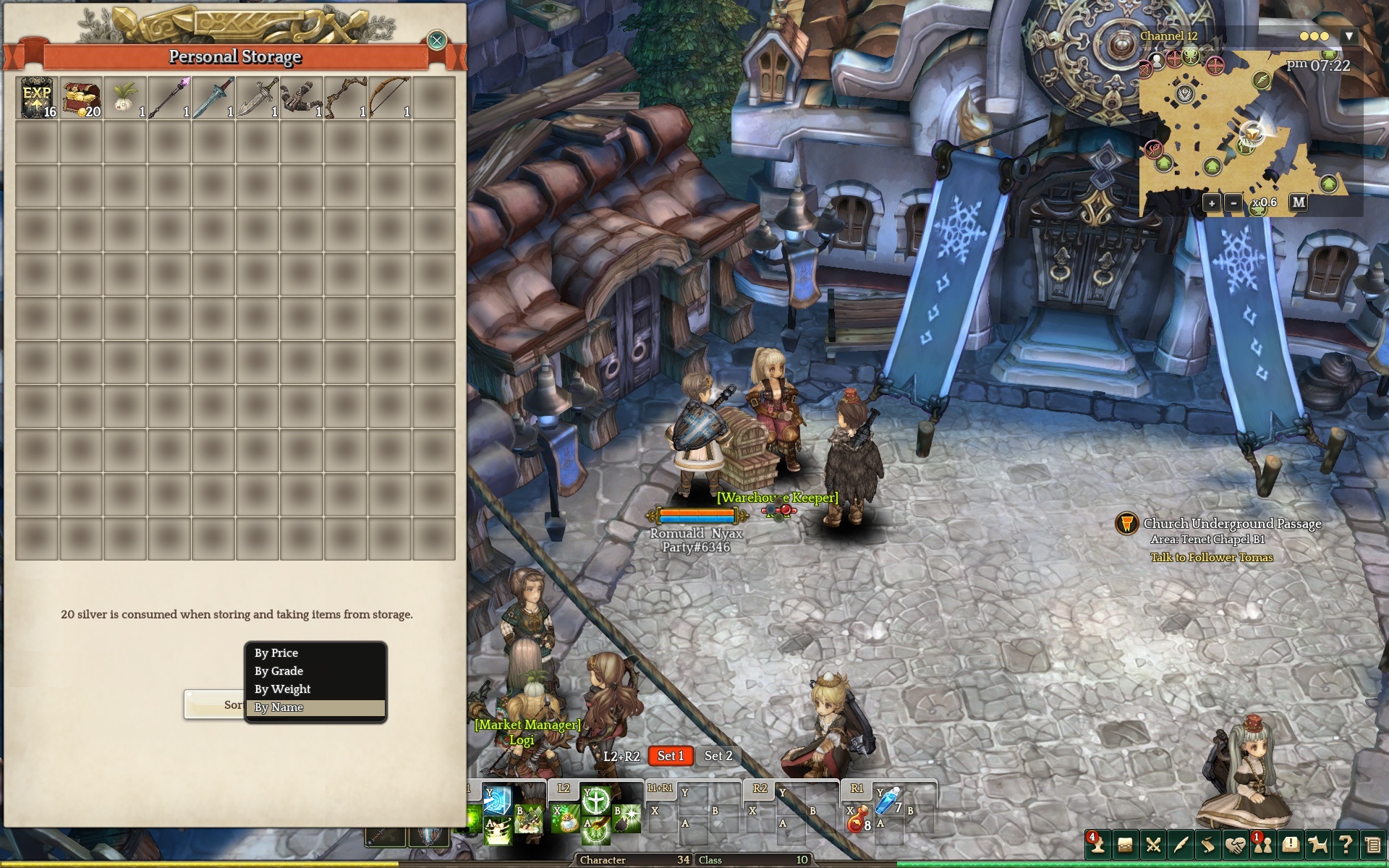Close the Personal Storage window
This screenshot has height=868, width=1389.
pos(436,41)
